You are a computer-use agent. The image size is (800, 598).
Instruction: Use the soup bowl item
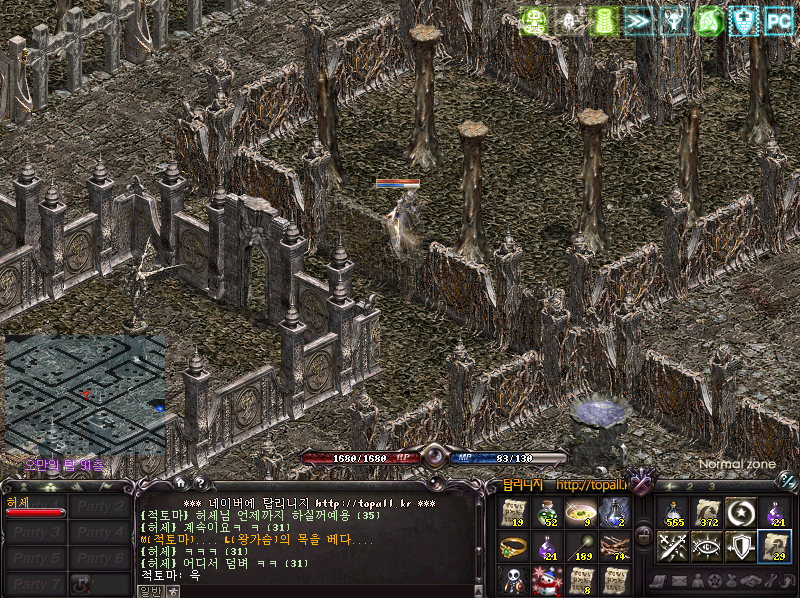(579, 513)
